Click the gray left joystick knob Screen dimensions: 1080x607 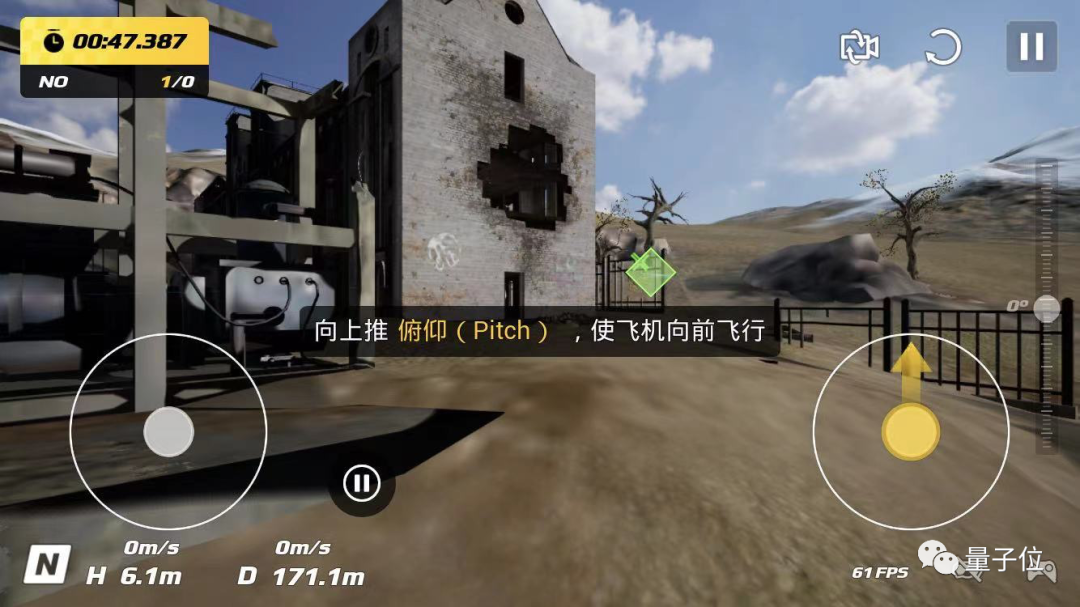tap(168, 432)
